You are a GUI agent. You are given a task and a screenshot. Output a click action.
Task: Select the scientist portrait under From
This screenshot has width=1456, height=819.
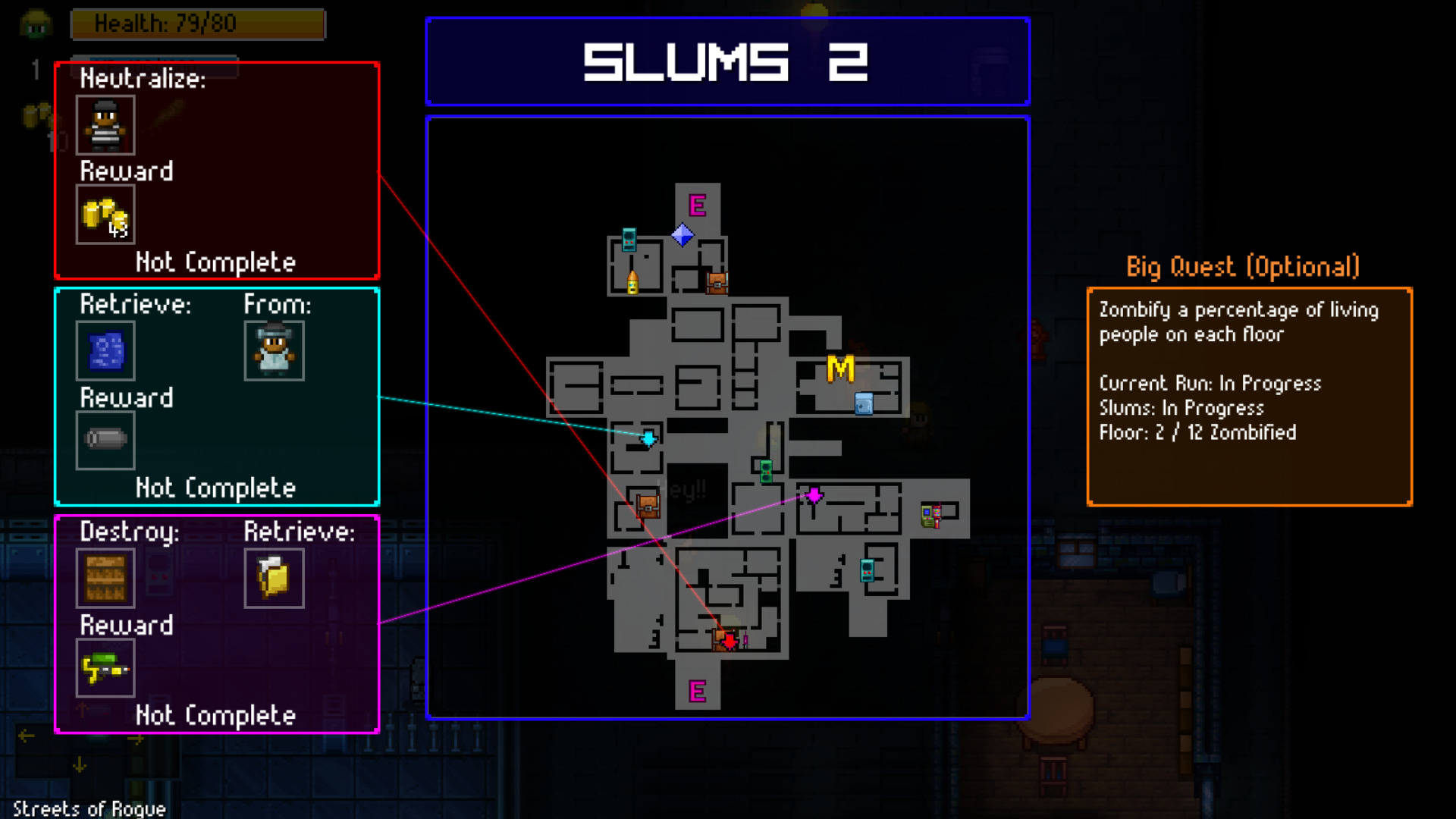pos(275,350)
